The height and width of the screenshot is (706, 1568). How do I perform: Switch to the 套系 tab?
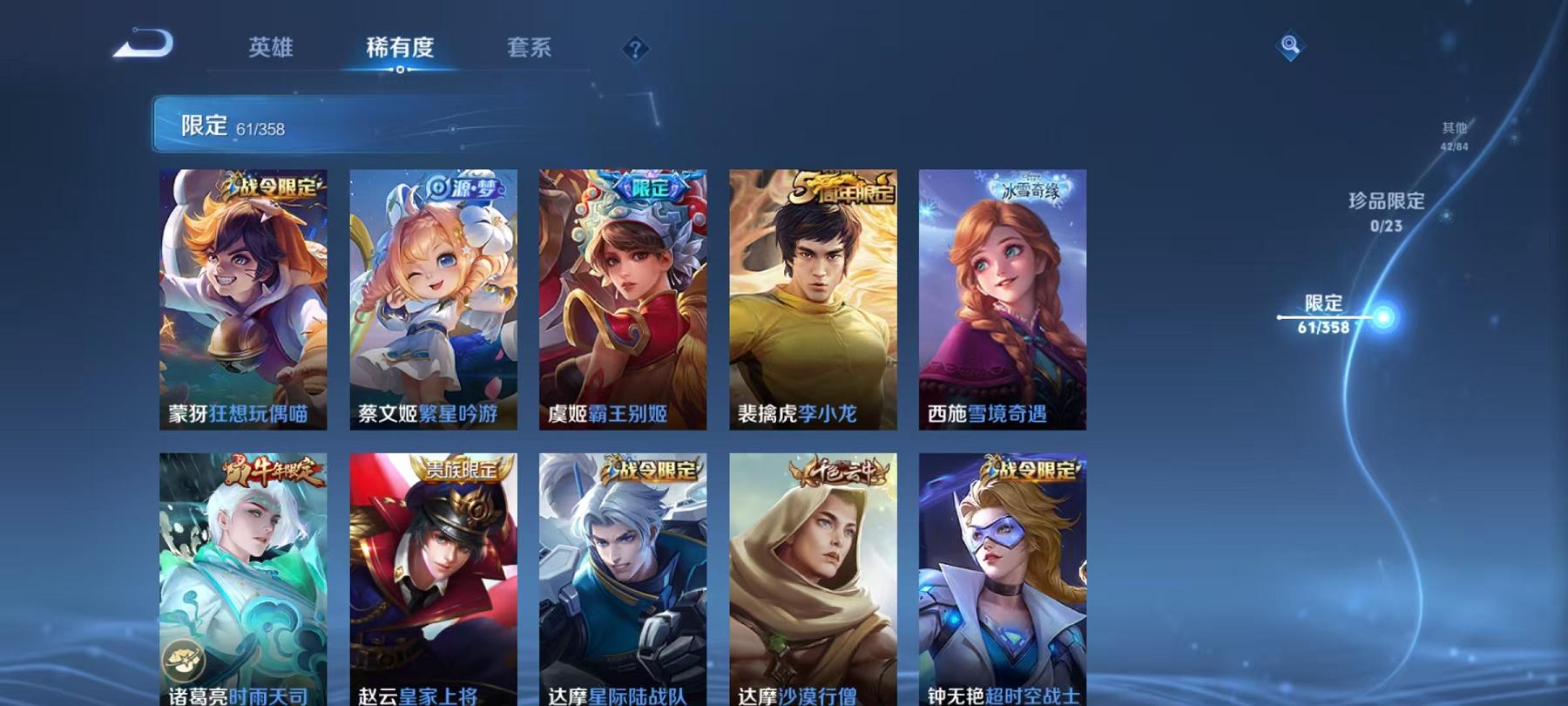[531, 48]
